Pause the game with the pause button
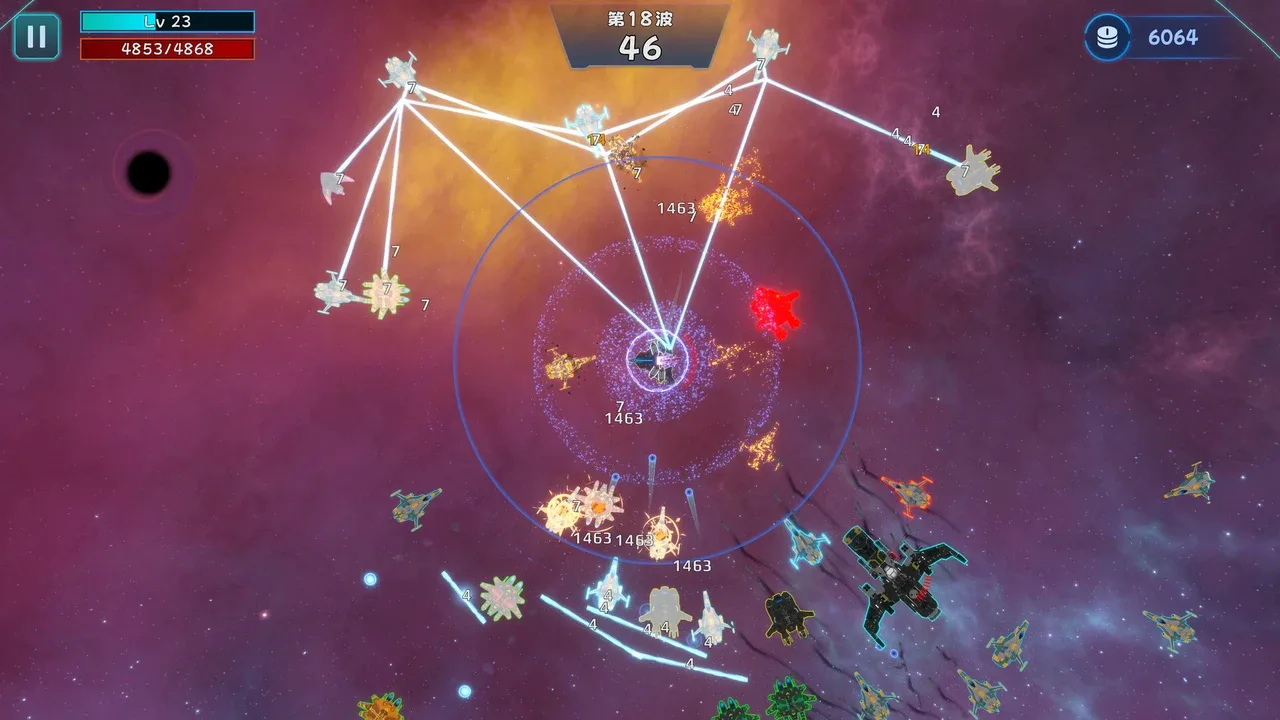1280x720 pixels. click(x=36, y=37)
